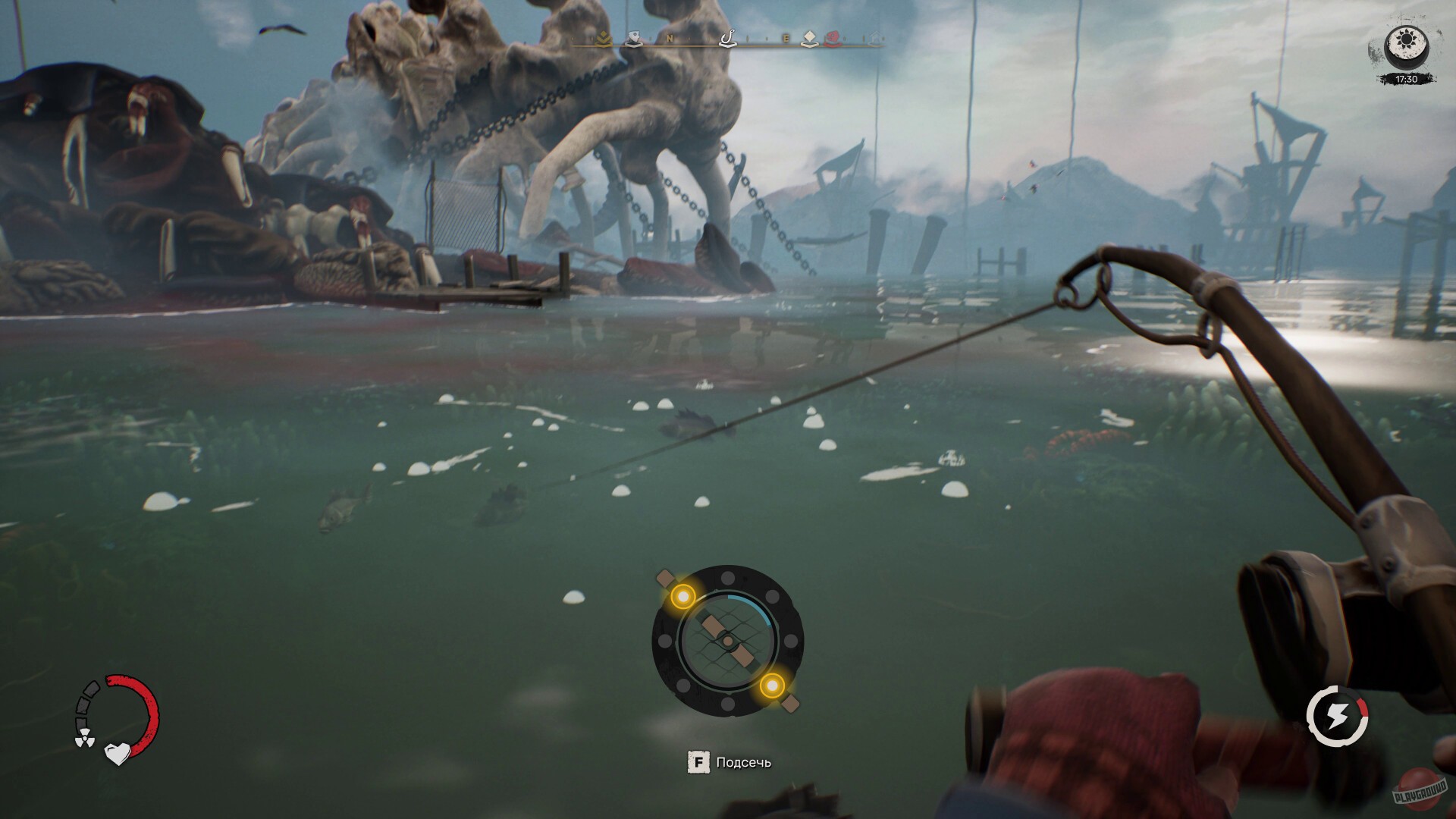Viewport: 1456px width, 819px height.
Task: Click the white heart health icon
Action: click(x=117, y=753)
